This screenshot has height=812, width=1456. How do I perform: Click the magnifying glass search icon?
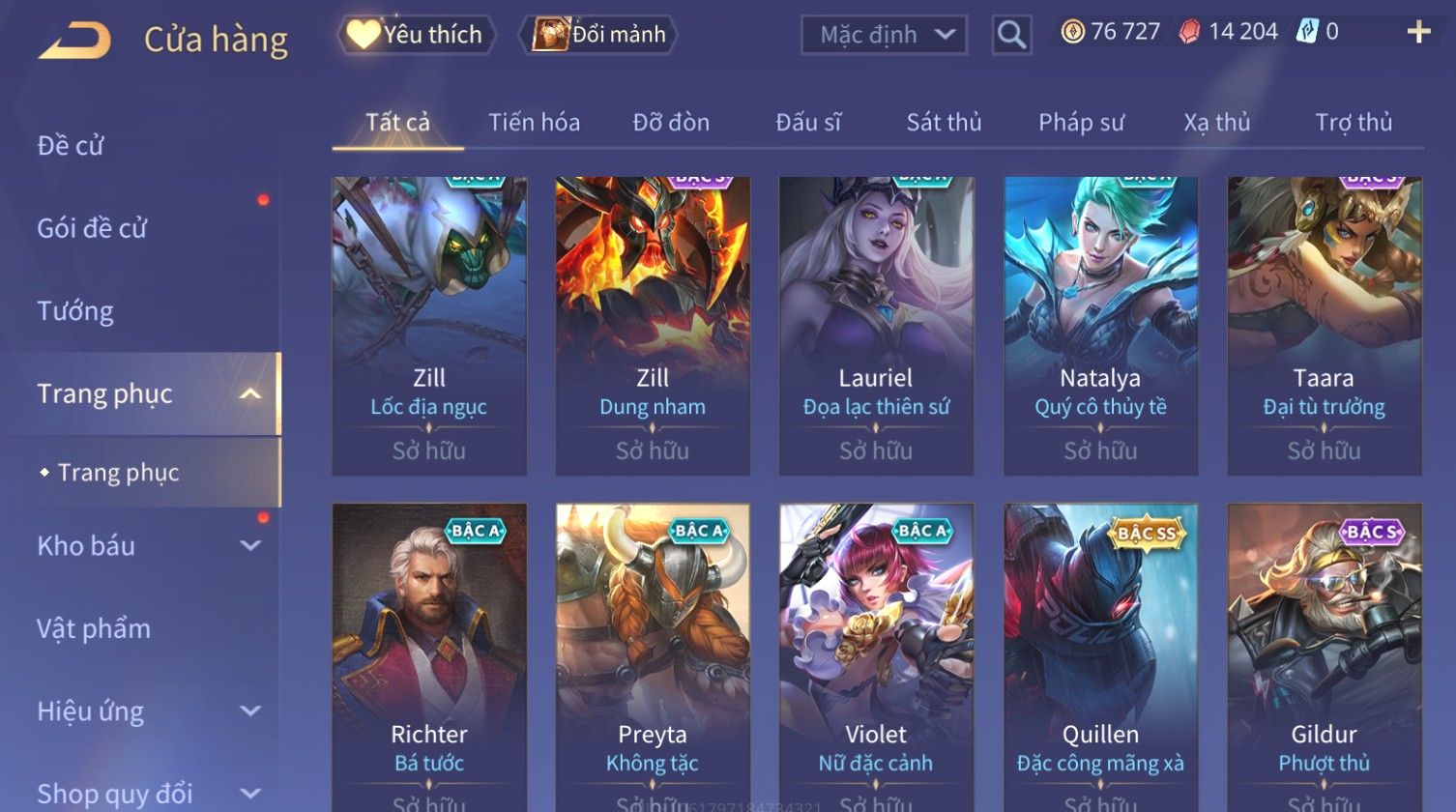(x=1011, y=35)
